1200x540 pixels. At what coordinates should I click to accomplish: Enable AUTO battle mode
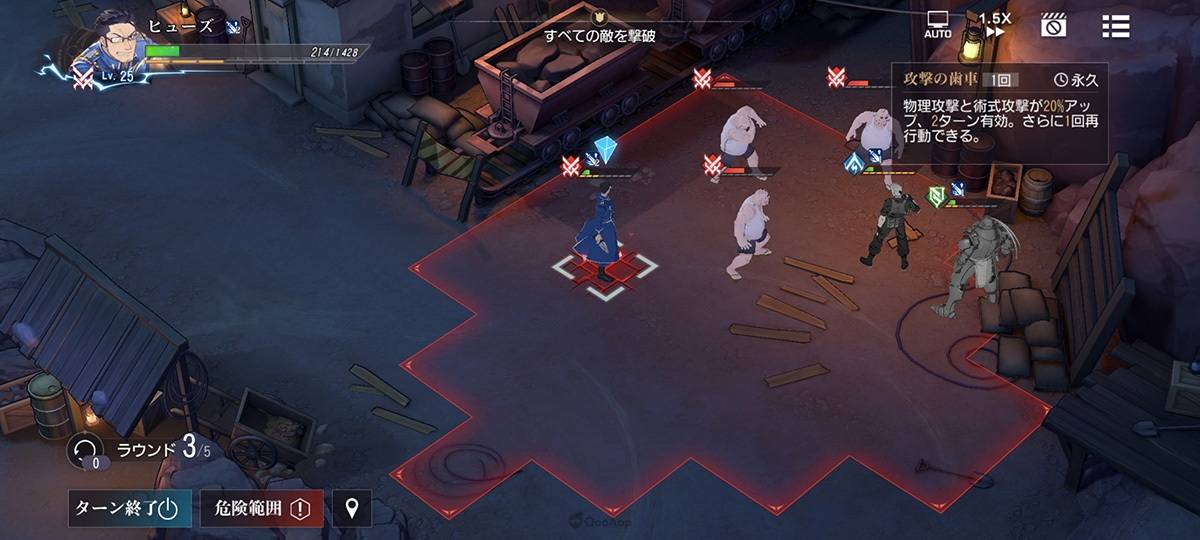pyautogui.click(x=938, y=25)
